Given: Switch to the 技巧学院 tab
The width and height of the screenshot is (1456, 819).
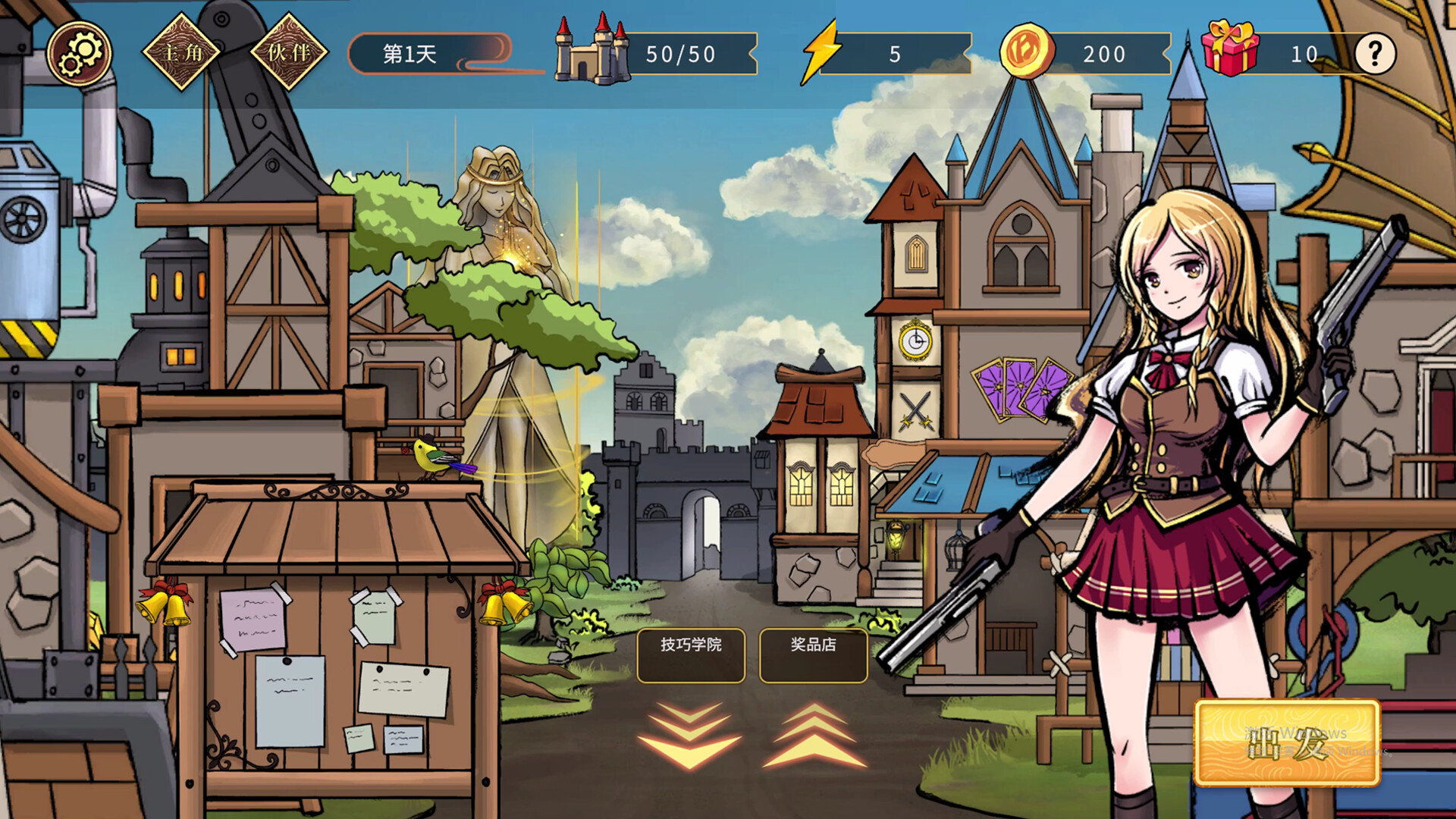Looking at the screenshot, I should 691,655.
